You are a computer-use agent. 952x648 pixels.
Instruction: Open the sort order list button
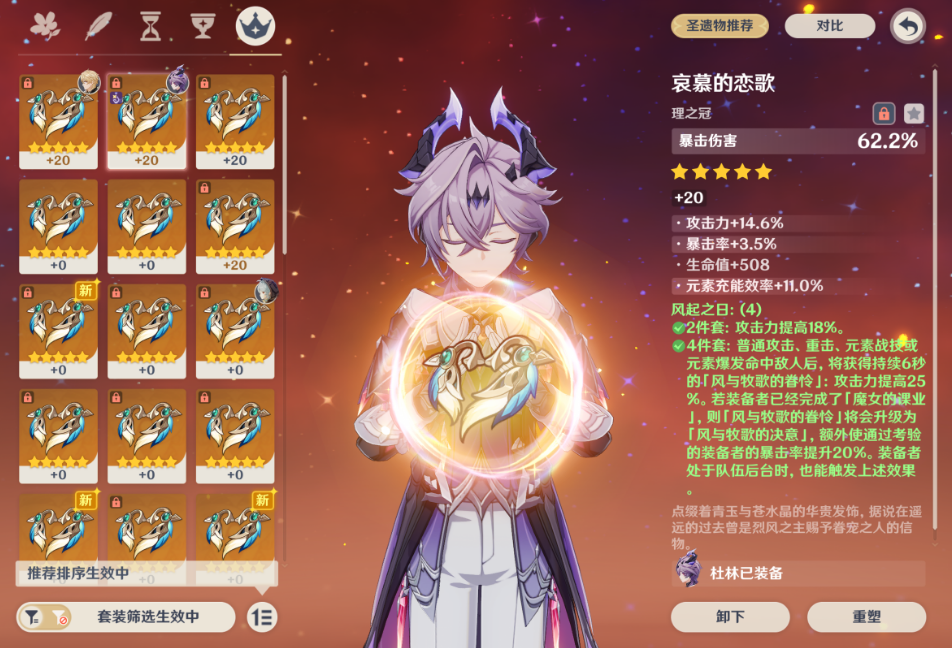[x=262, y=617]
